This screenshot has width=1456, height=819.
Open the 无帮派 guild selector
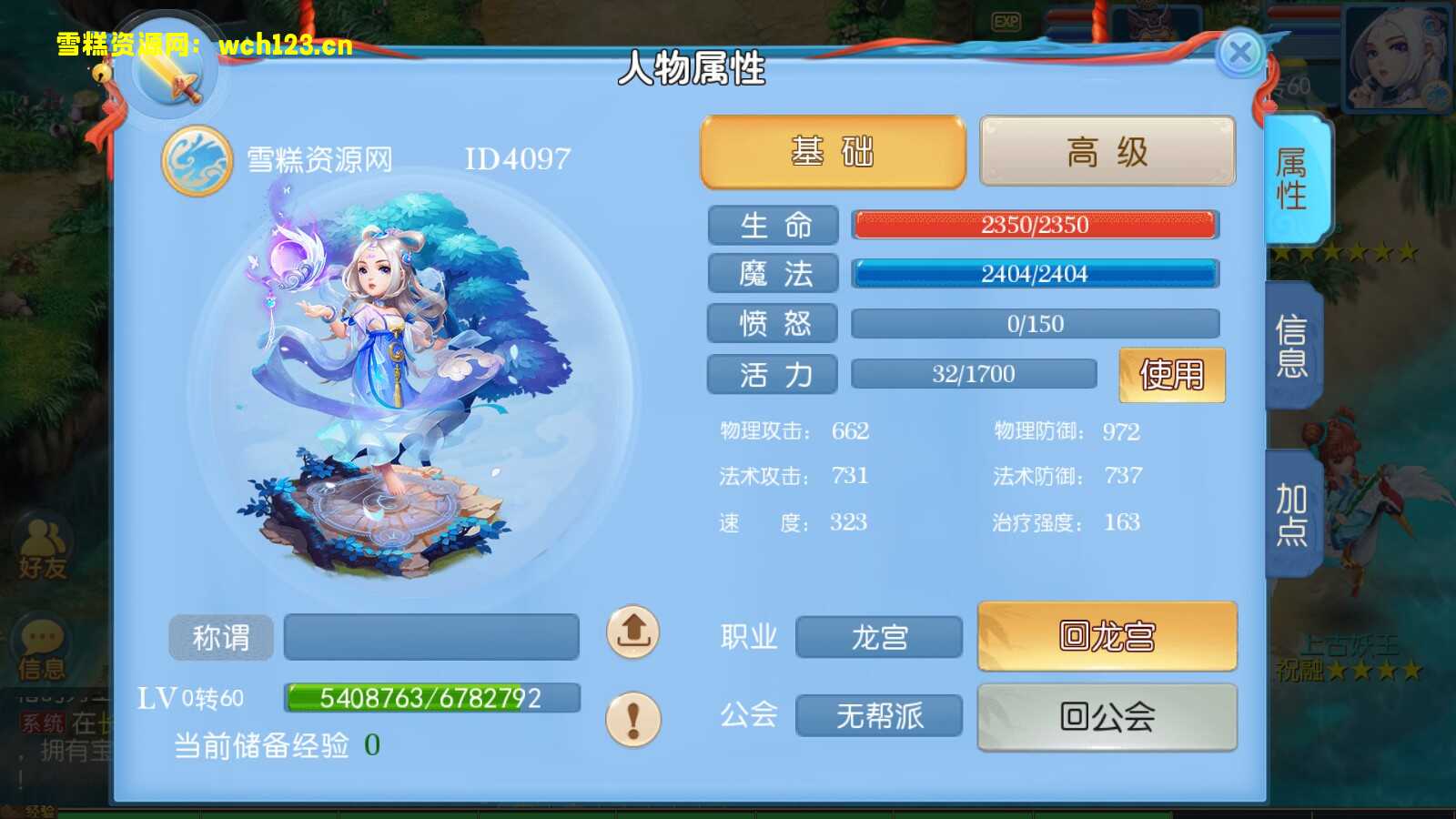(x=878, y=716)
